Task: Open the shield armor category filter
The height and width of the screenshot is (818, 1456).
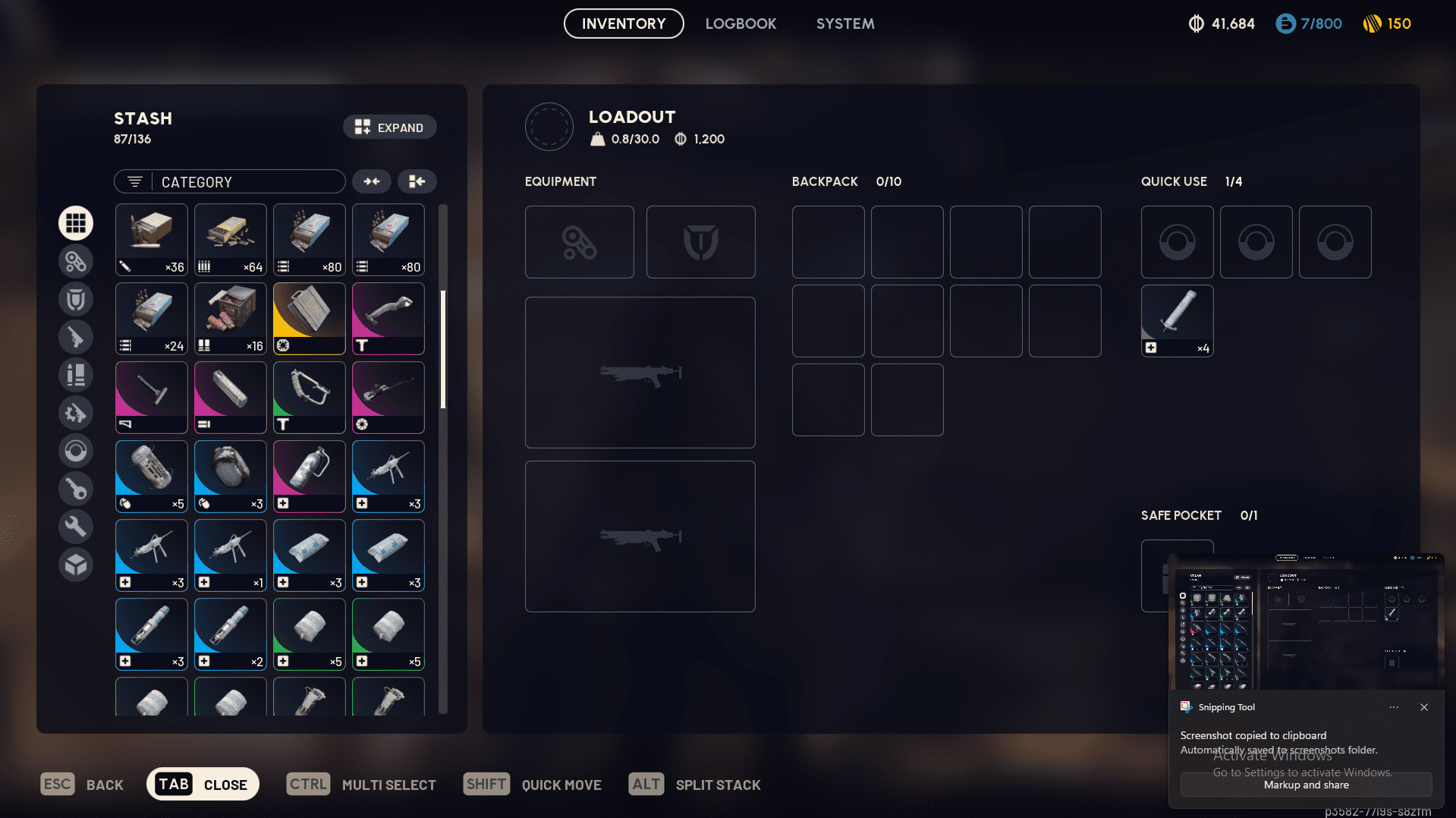Action: tap(76, 298)
